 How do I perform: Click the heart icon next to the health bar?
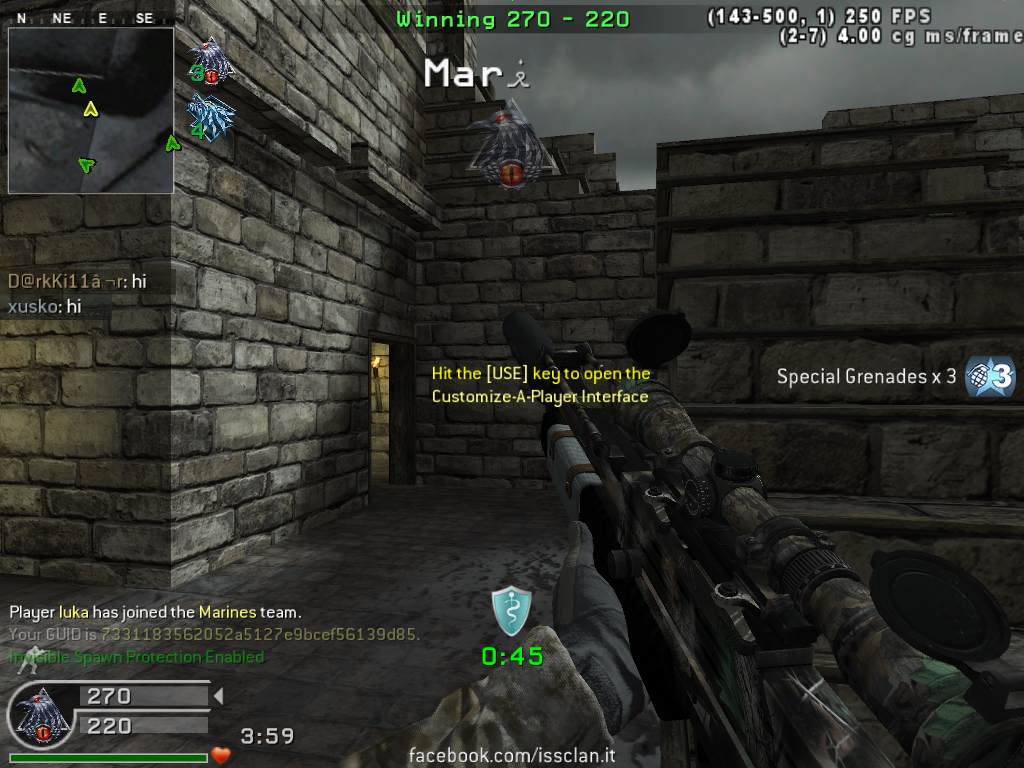221,755
